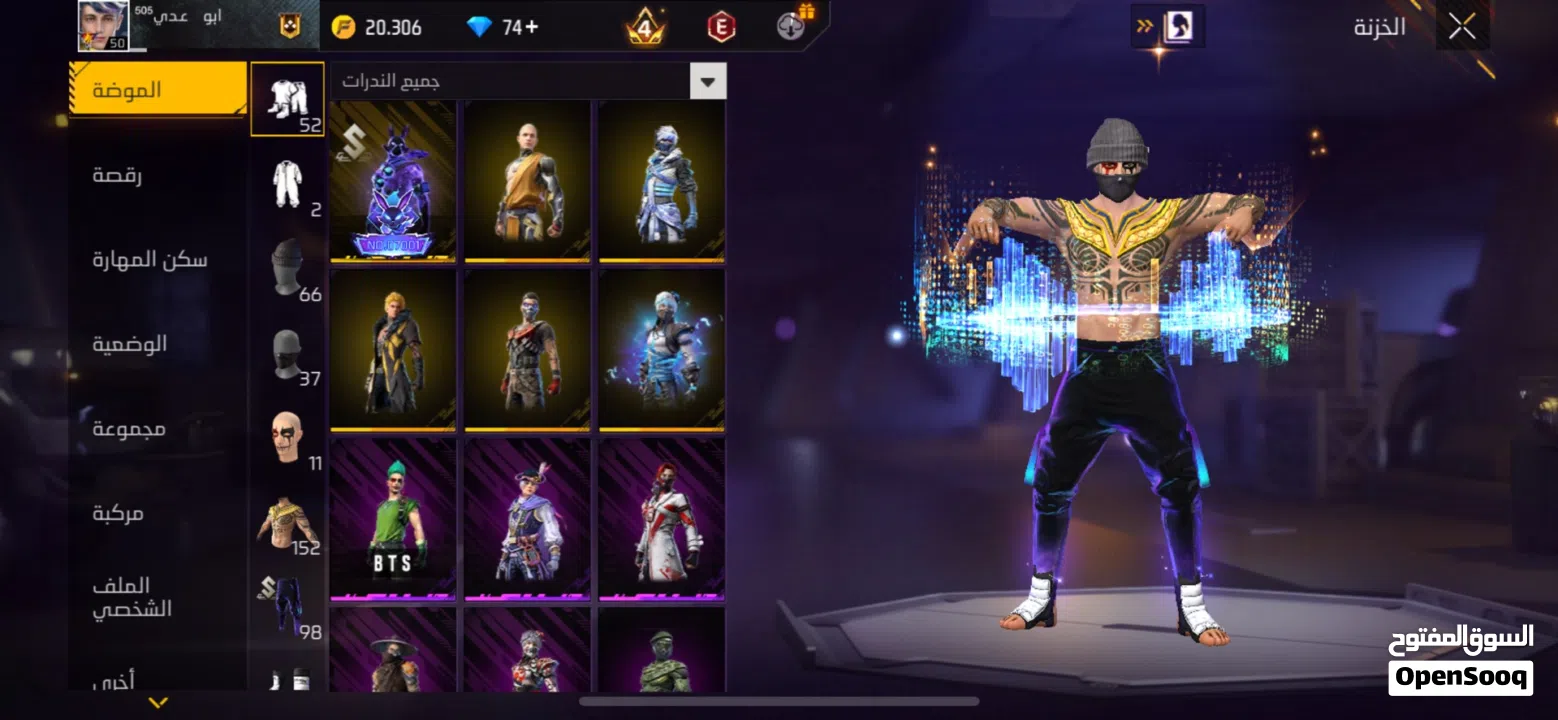Select the BTS green outfit bundle
This screenshot has width=1558, height=720.
coord(393,520)
